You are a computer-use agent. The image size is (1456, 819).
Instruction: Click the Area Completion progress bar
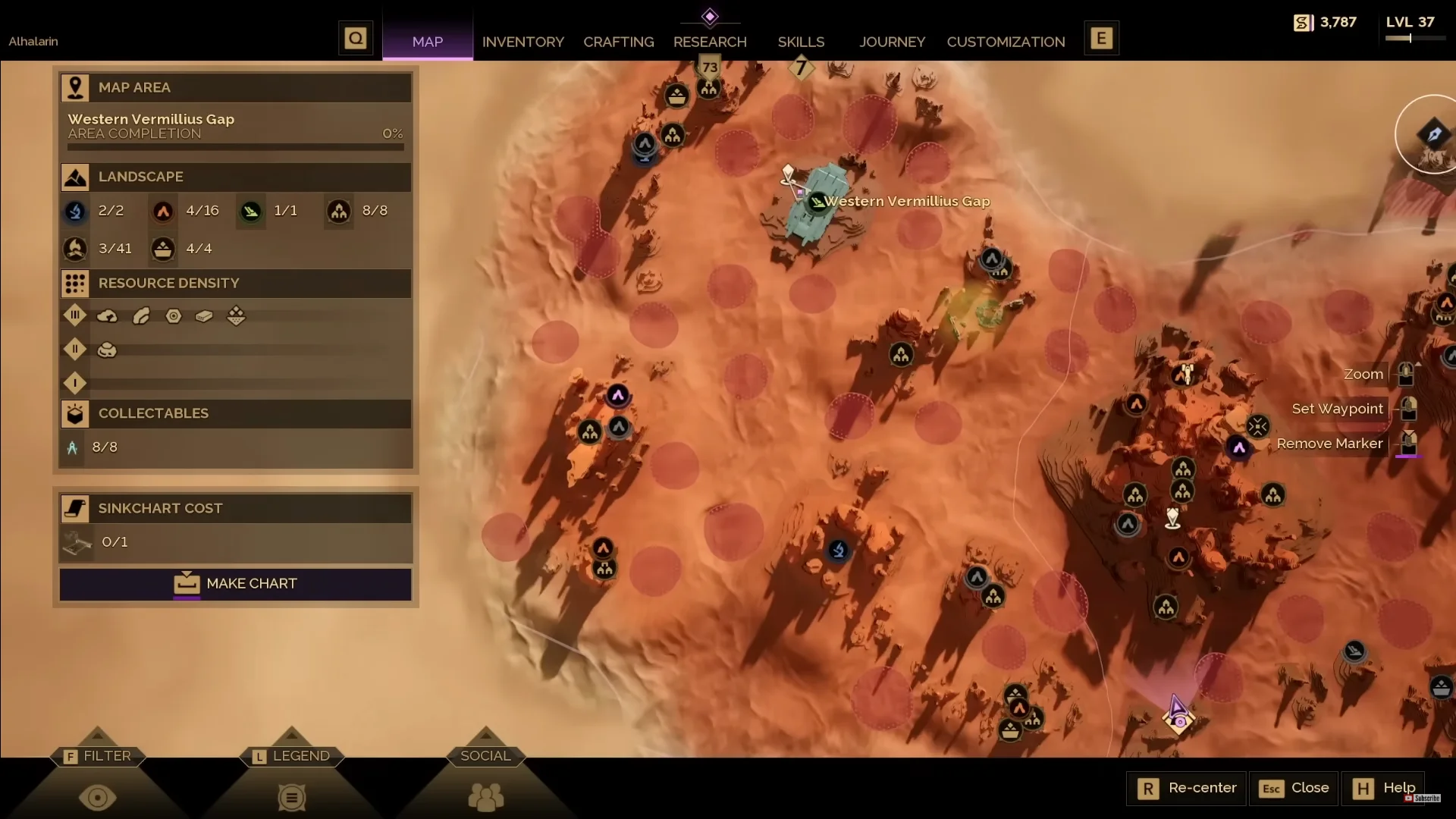(235, 147)
